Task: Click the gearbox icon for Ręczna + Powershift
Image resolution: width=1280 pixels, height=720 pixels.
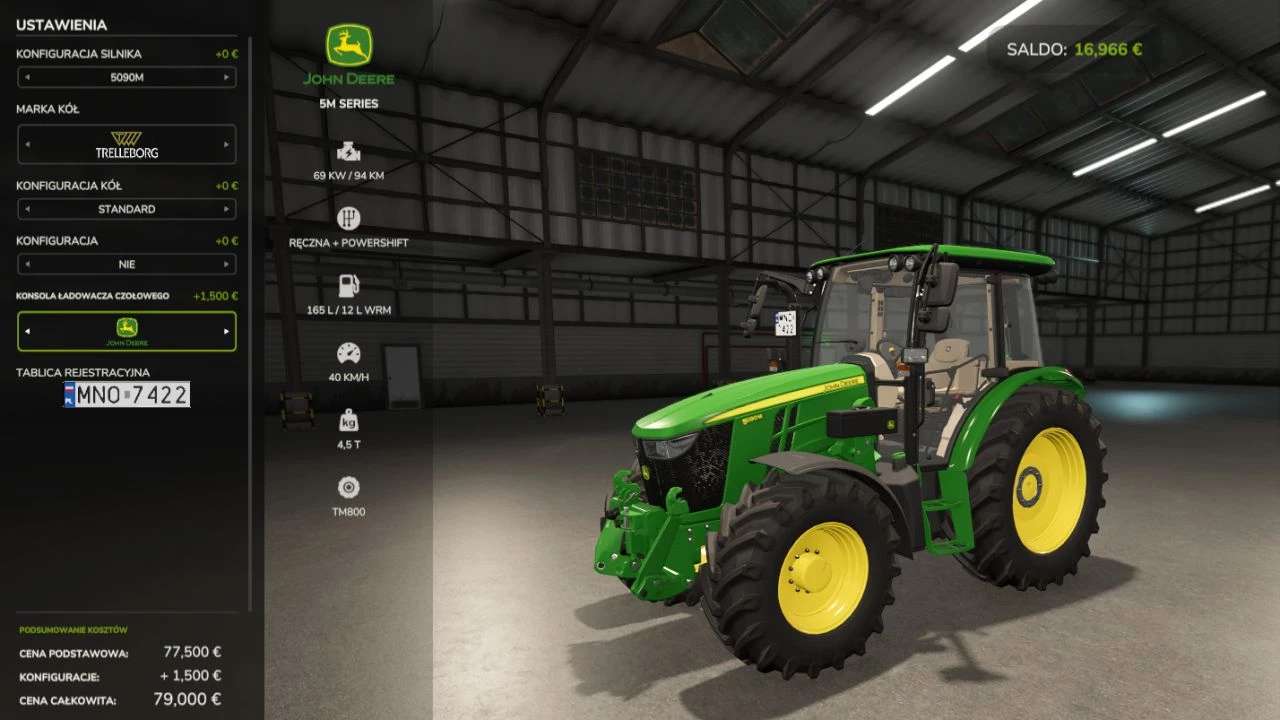Action: click(348, 217)
